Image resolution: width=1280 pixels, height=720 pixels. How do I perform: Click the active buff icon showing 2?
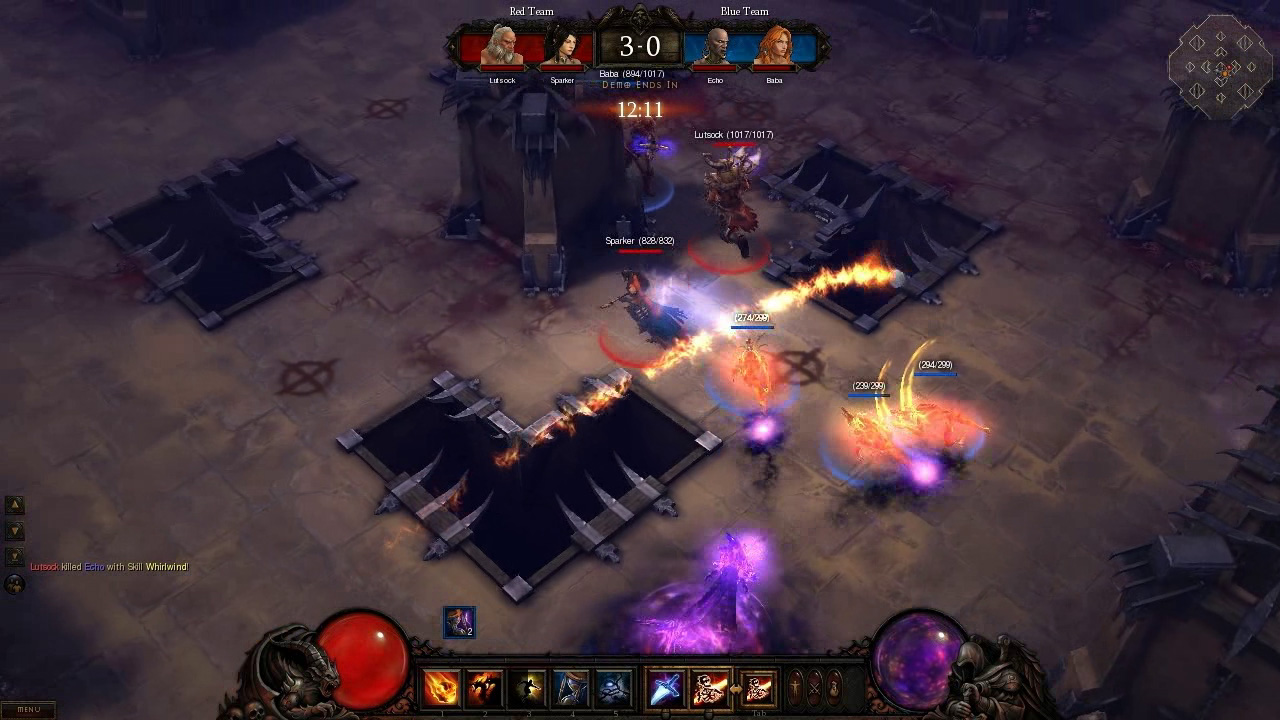(459, 622)
